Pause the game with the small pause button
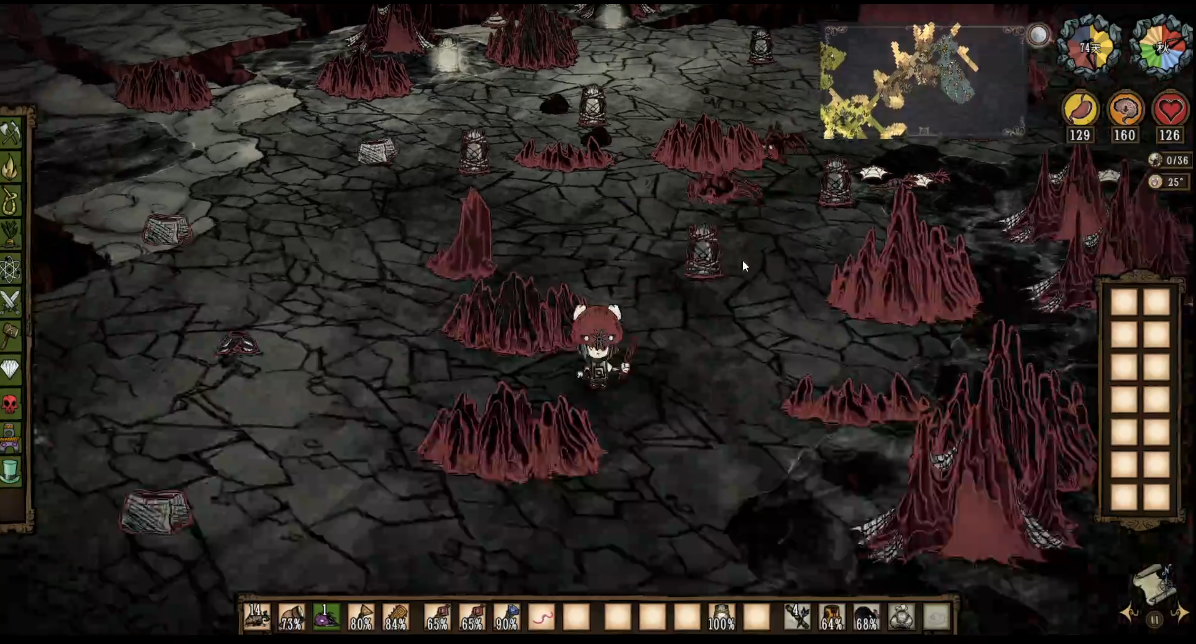Viewport: 1196px width, 644px height. tap(1155, 620)
